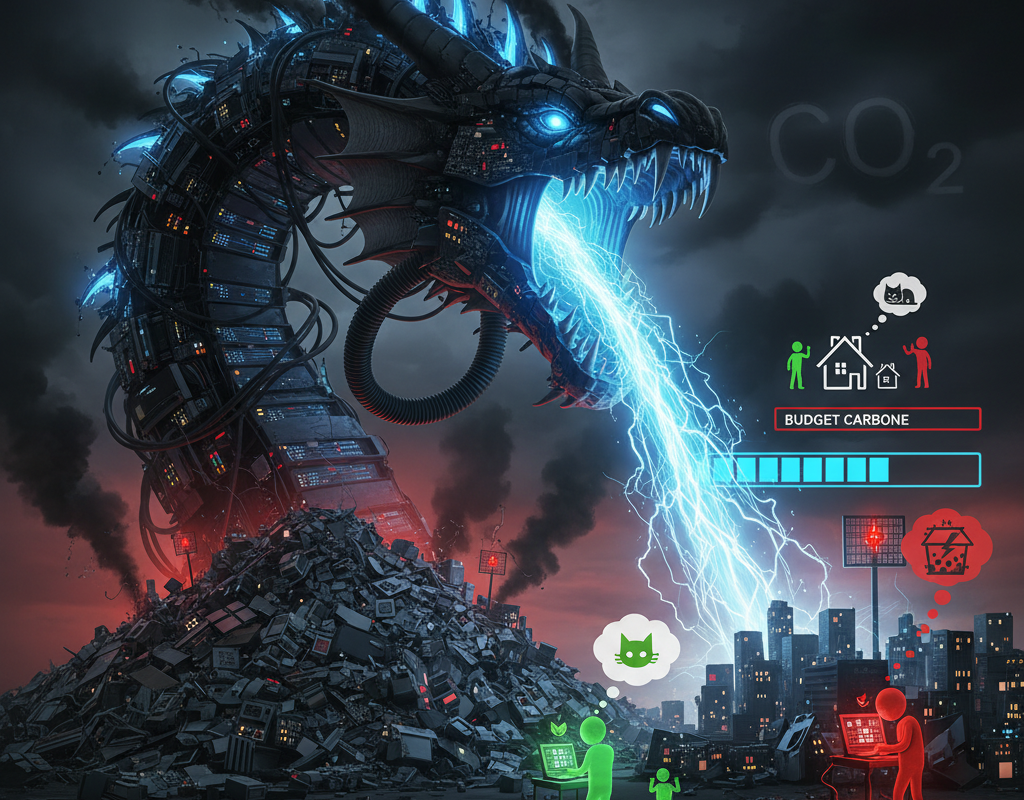Click the BUDGET CARBONE label box
This screenshot has height=800, width=1024.
[x=877, y=419]
